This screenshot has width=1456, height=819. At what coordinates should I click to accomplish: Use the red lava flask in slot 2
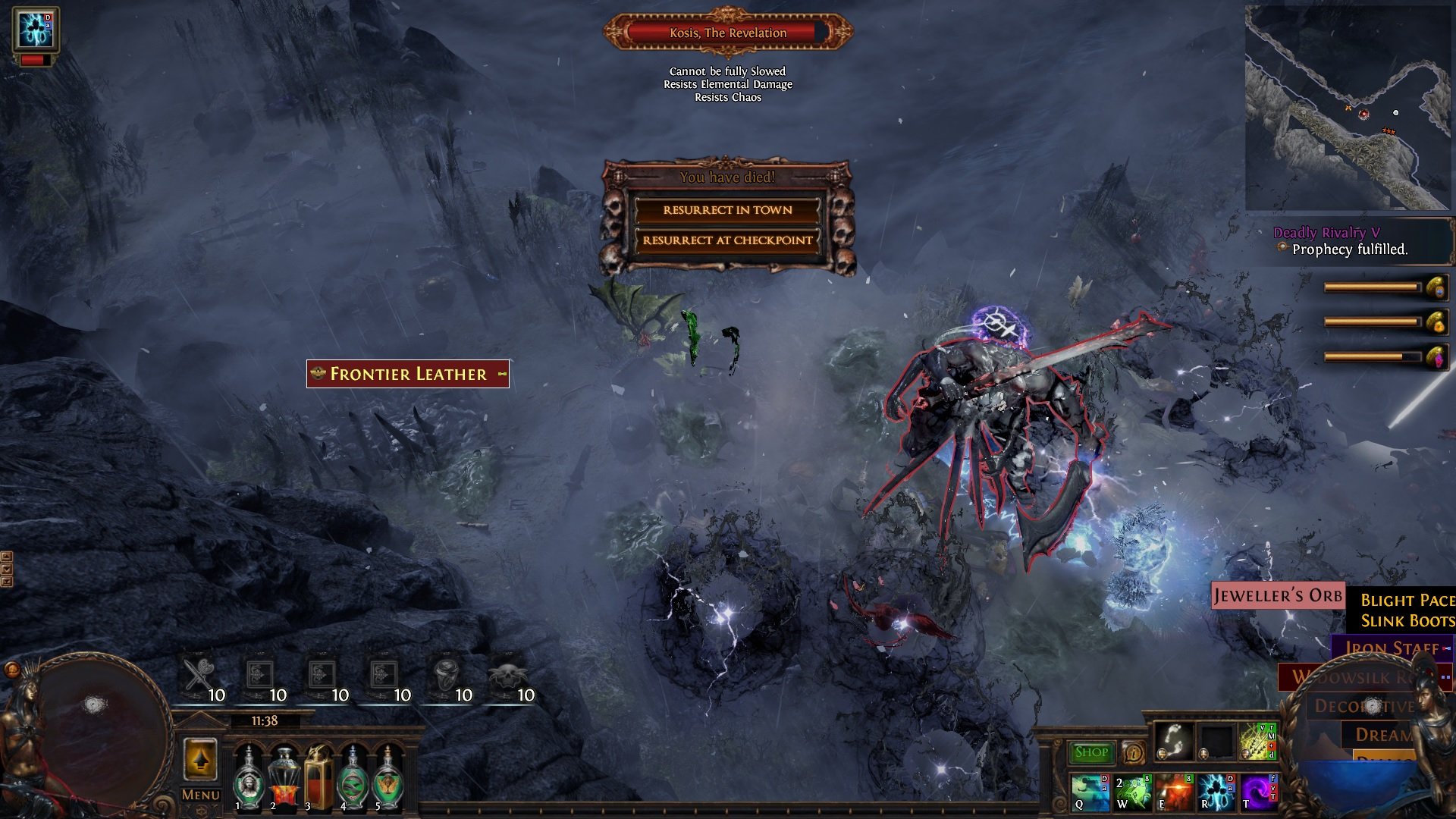coord(284,780)
